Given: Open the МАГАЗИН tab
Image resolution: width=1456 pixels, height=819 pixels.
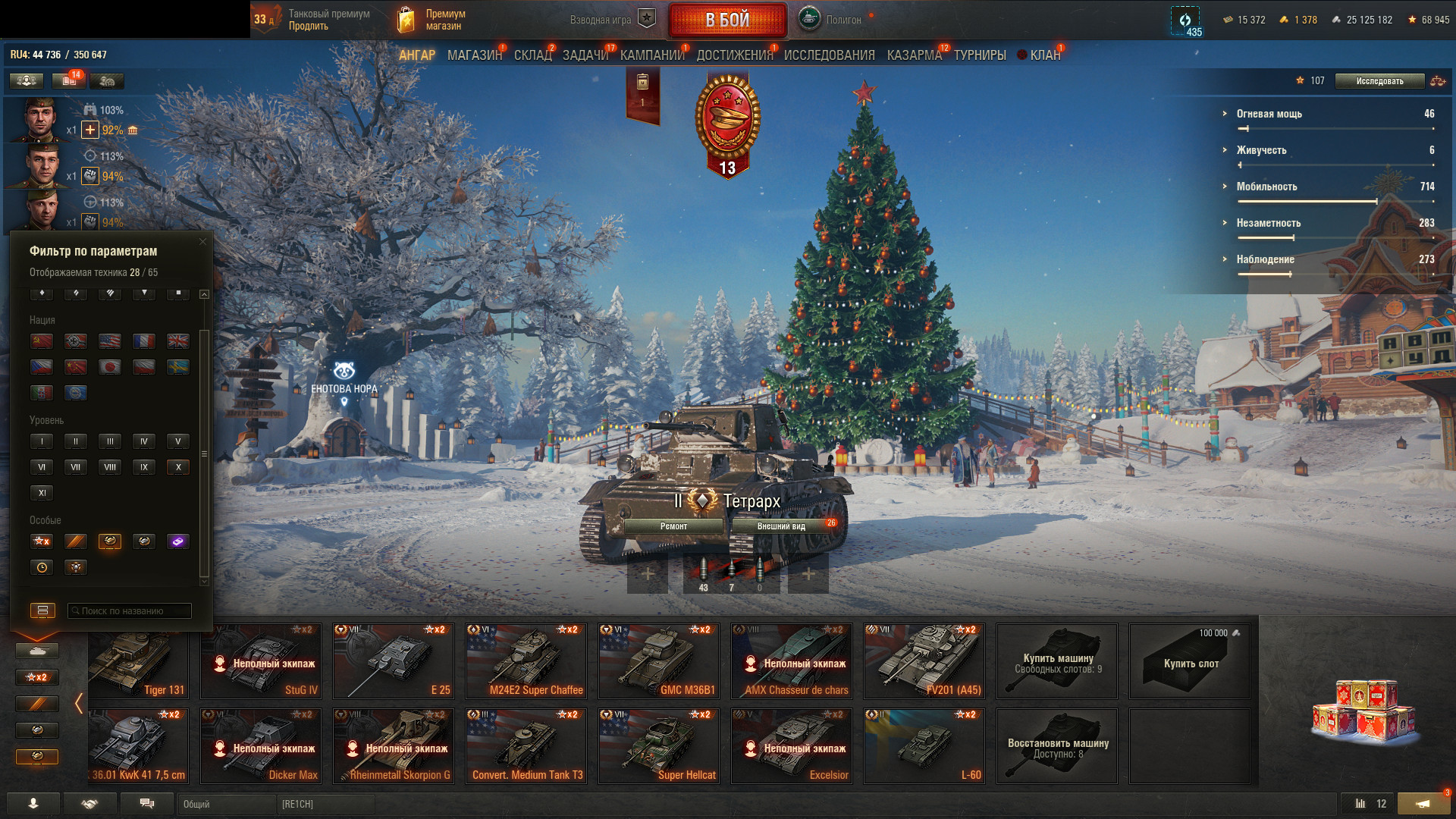Looking at the screenshot, I should click(x=475, y=55).
